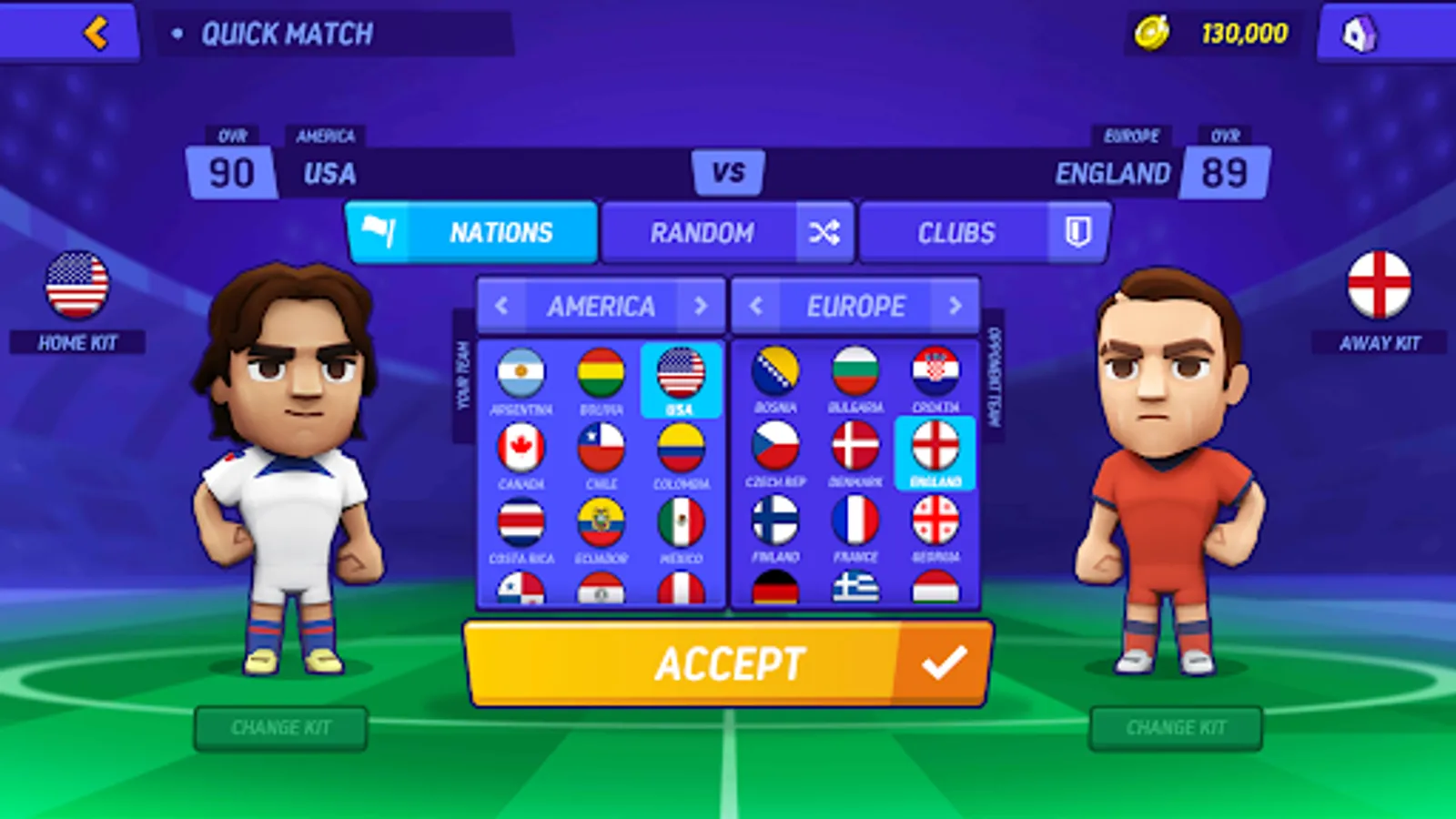Select the Germany flag icon

[776, 587]
